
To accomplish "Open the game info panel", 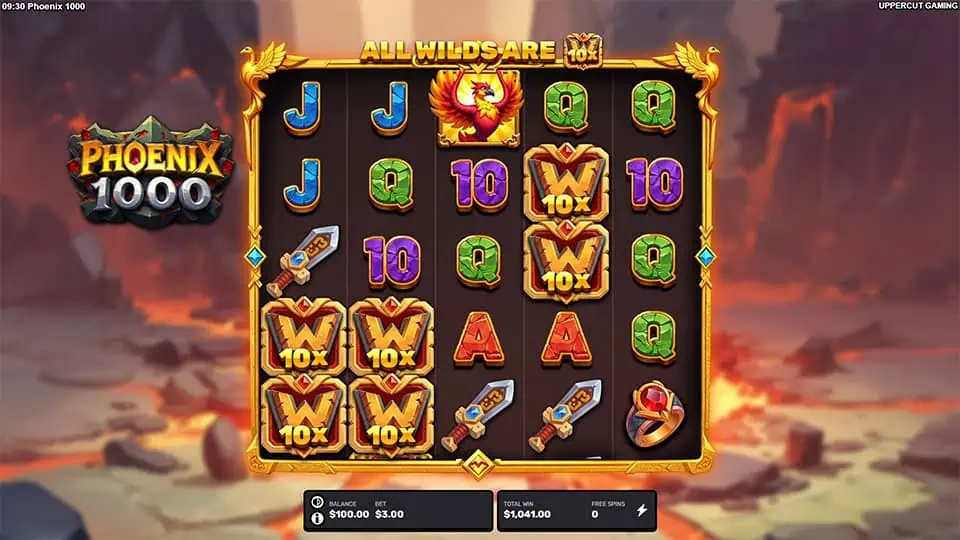I will click(317, 518).
